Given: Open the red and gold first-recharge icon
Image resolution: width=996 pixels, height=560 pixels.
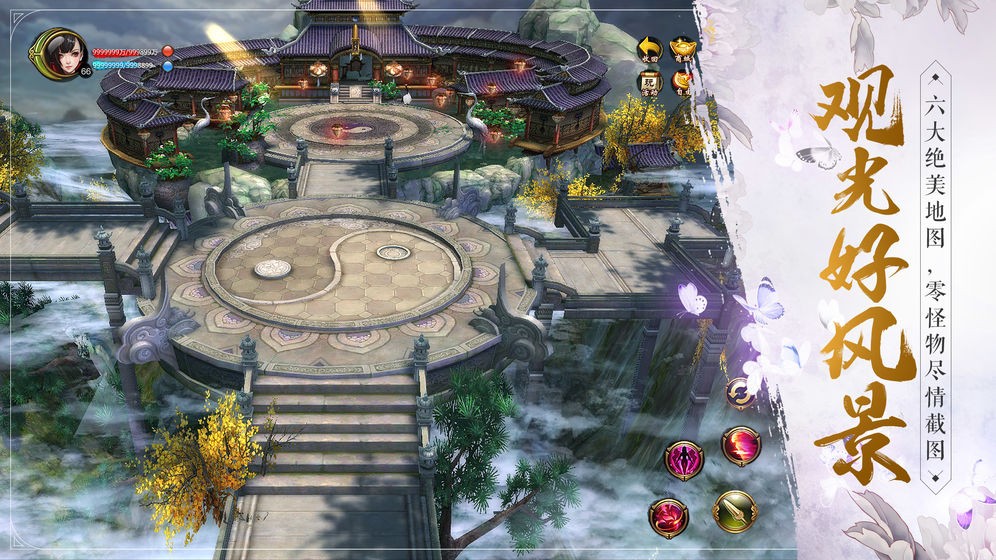Looking at the screenshot, I should point(682,82).
